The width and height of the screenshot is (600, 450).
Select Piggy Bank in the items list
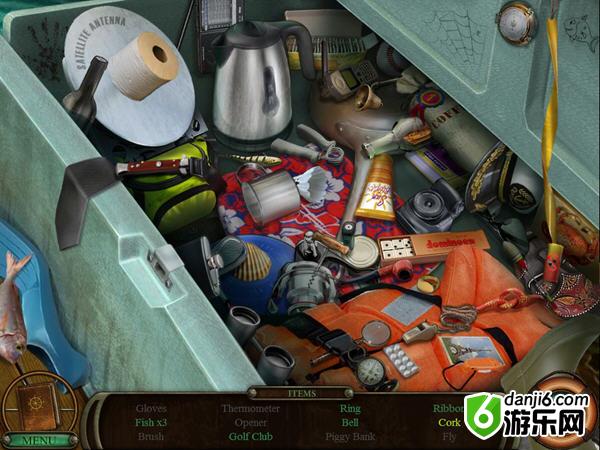click(x=350, y=437)
